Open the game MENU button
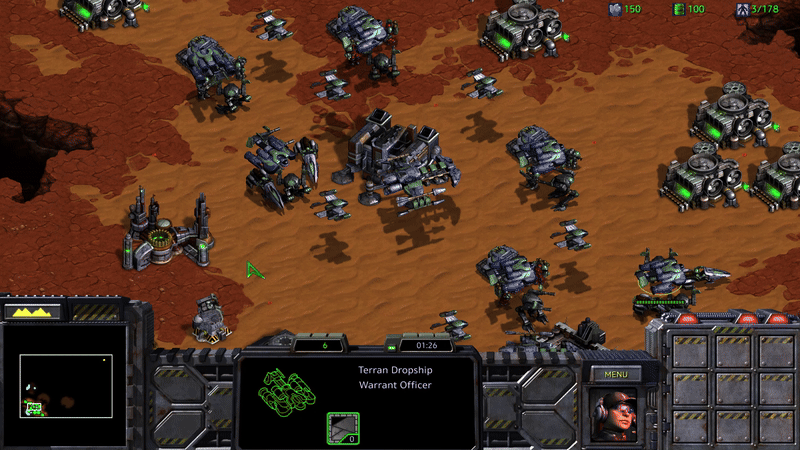This screenshot has height=450, width=800. tap(615, 374)
